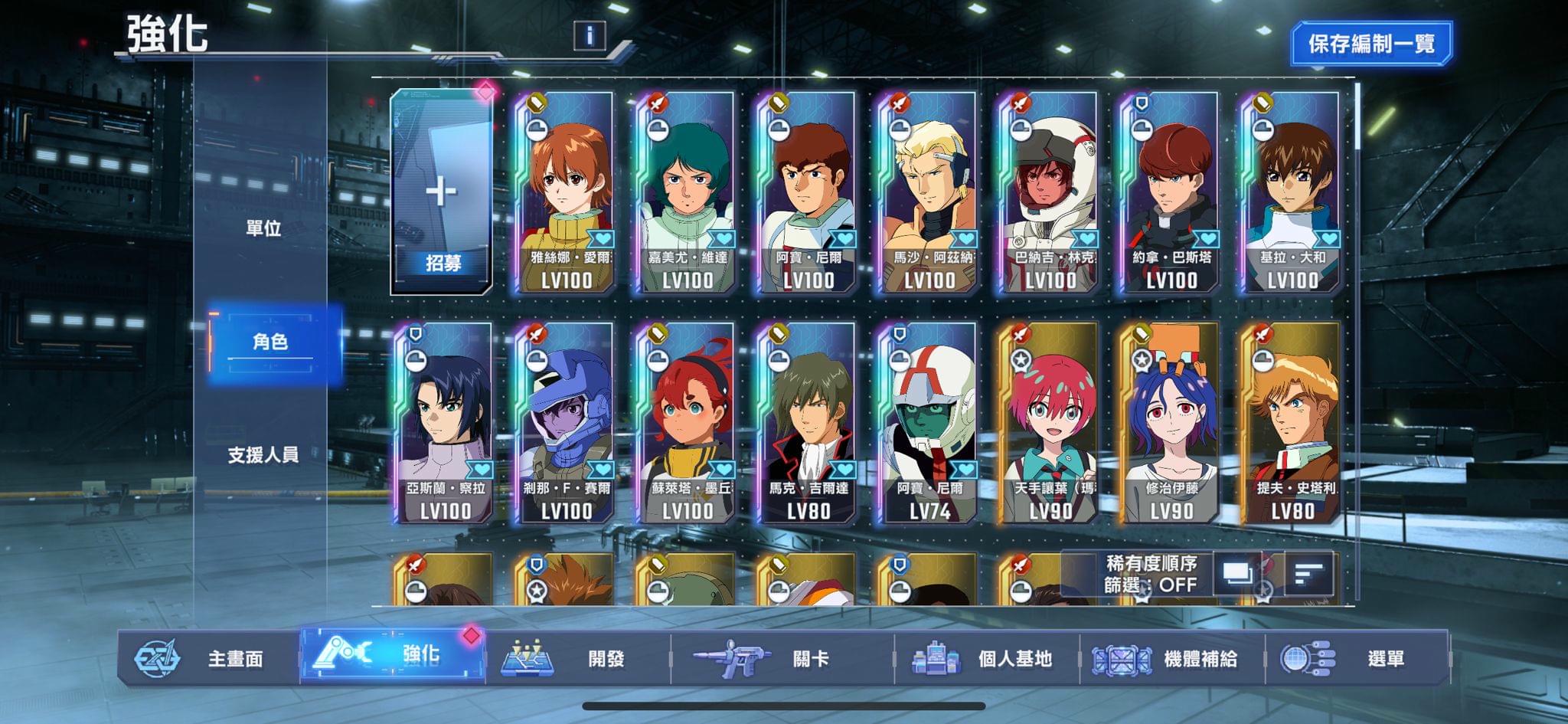Pick the 提夫・史塔利 LV80 card
The image size is (1568, 724).
pos(1292,423)
